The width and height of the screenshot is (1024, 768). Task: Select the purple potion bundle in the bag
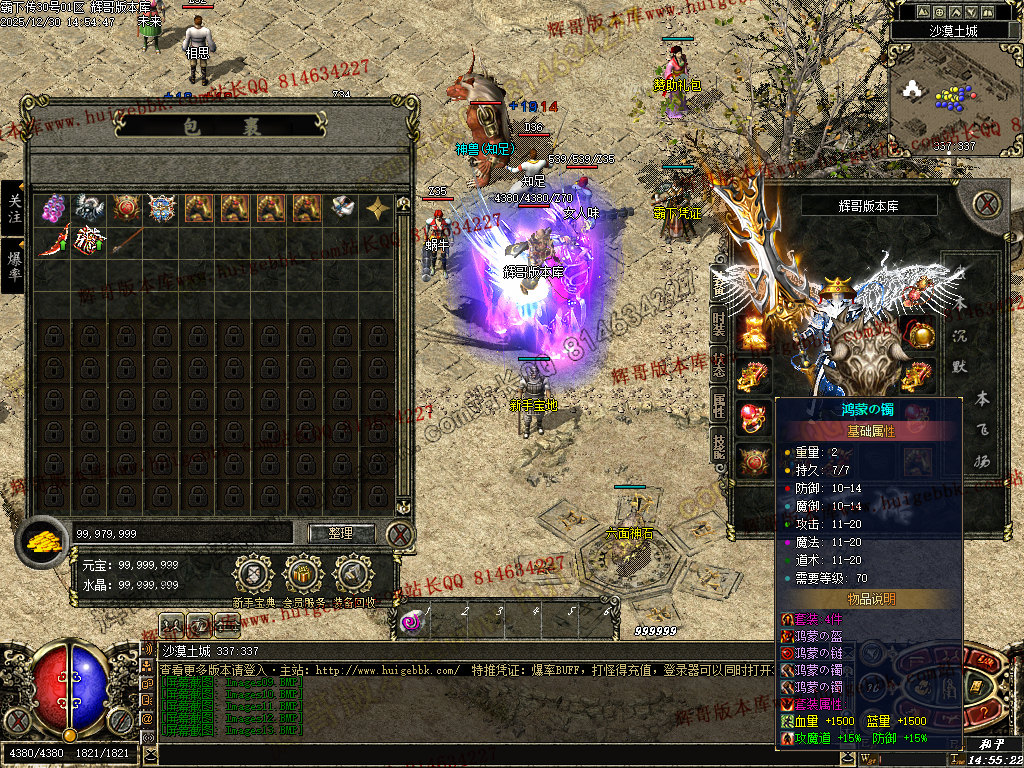[54, 208]
